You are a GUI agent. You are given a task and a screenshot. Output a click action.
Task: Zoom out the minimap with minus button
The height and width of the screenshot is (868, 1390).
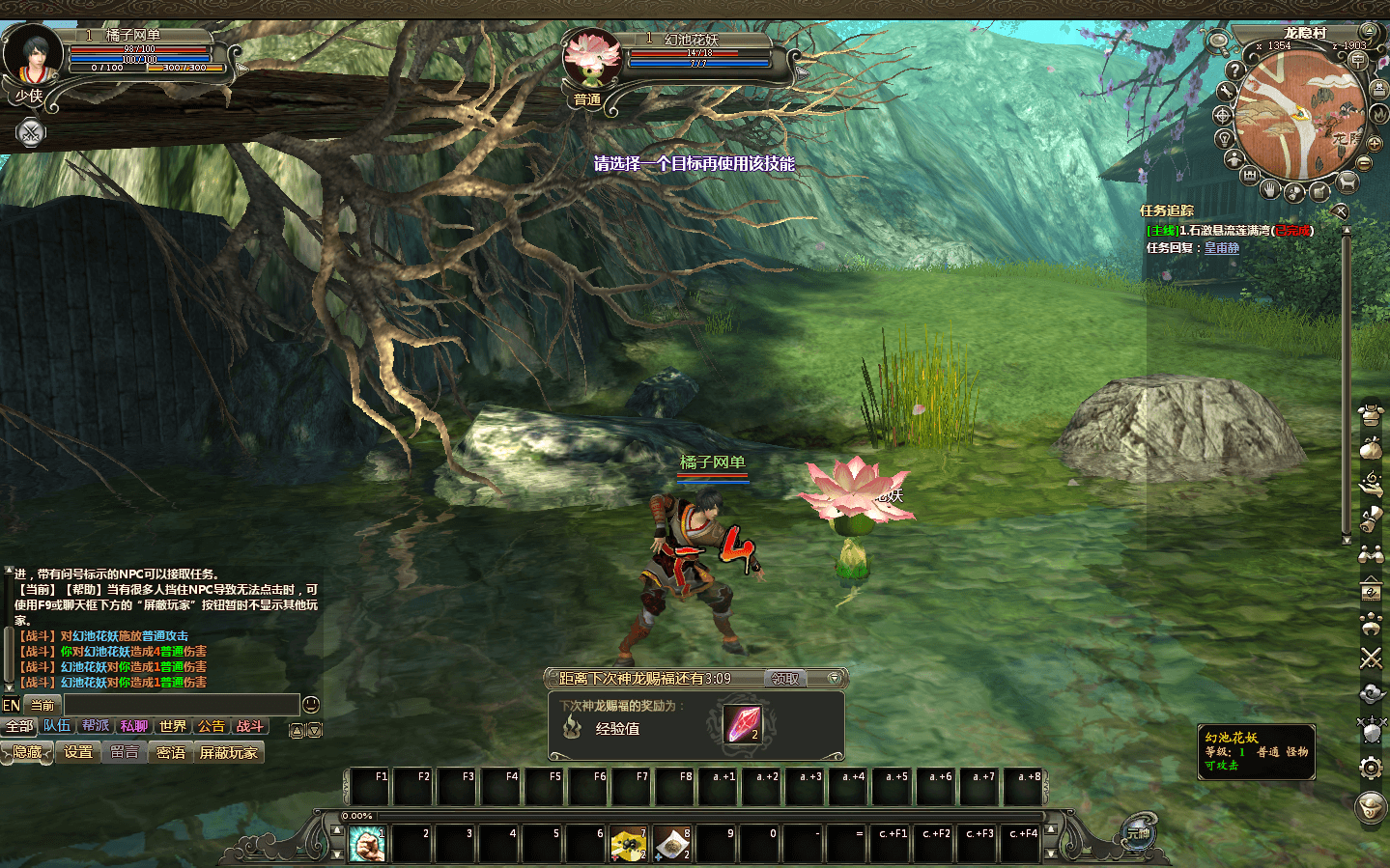point(1365,163)
